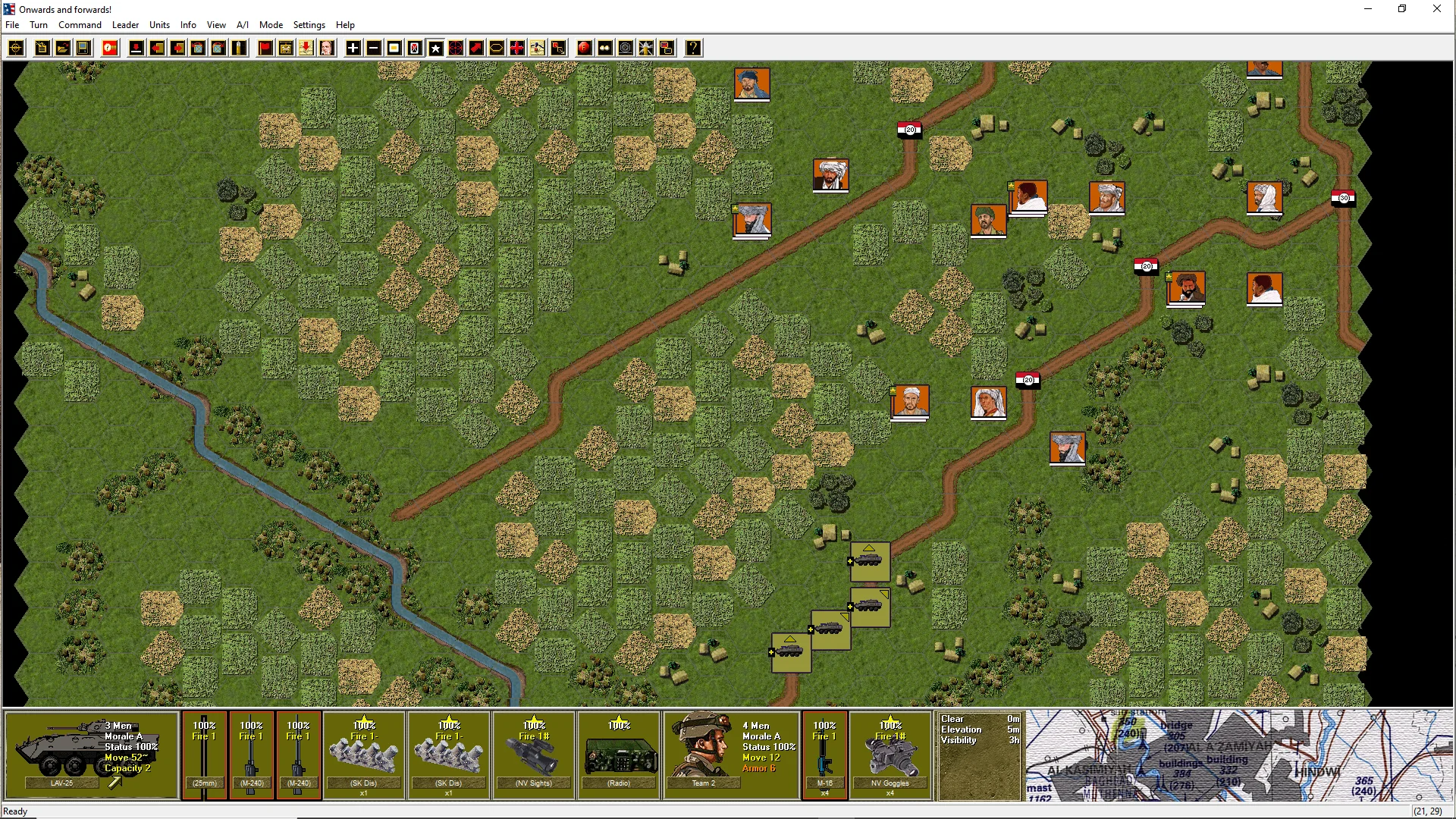Open the Settings menu
The image size is (1456, 819).
pyautogui.click(x=309, y=25)
